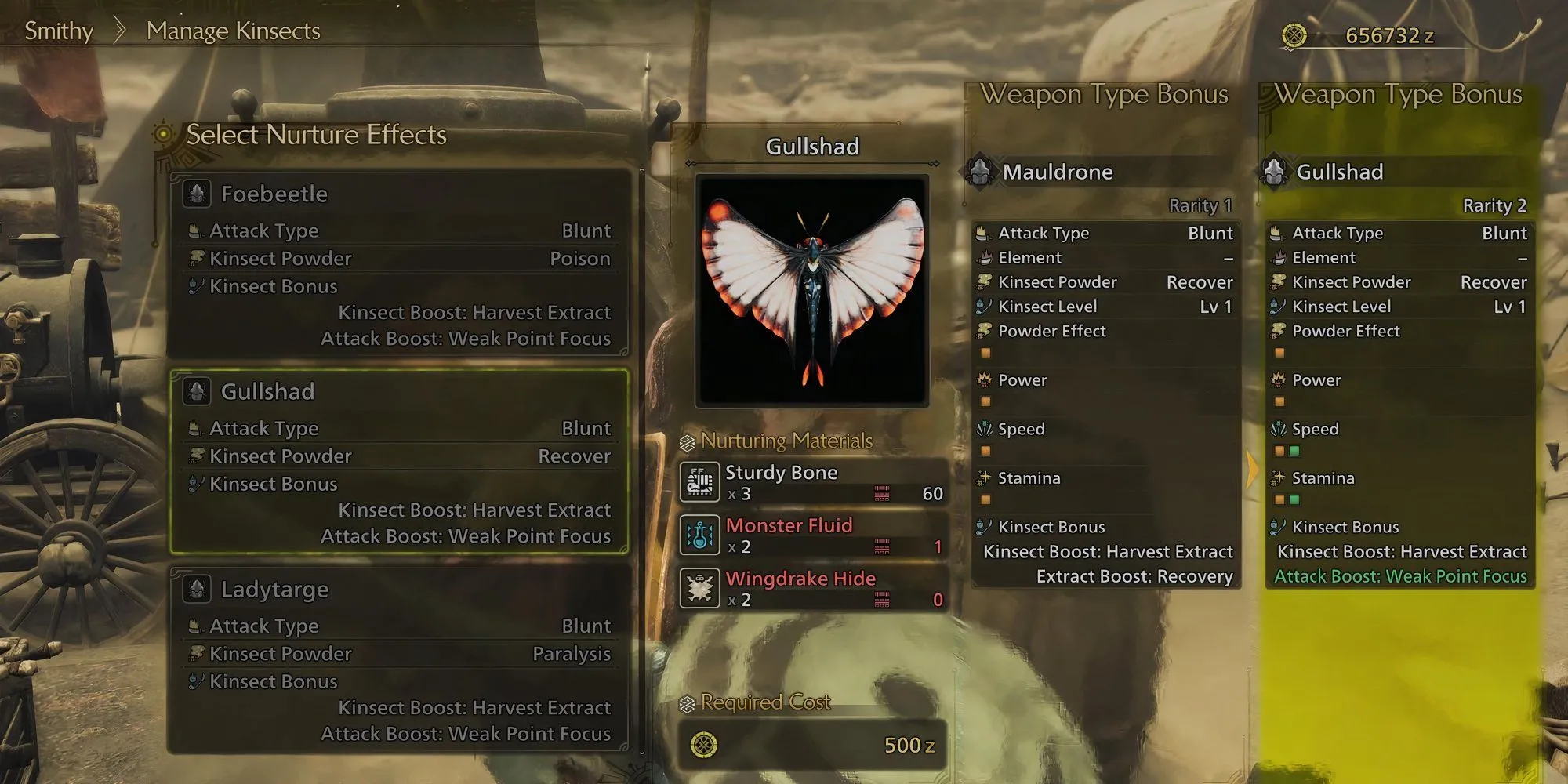Go back to Smithy breadcrumb
The width and height of the screenshot is (1568, 784).
[x=59, y=31]
